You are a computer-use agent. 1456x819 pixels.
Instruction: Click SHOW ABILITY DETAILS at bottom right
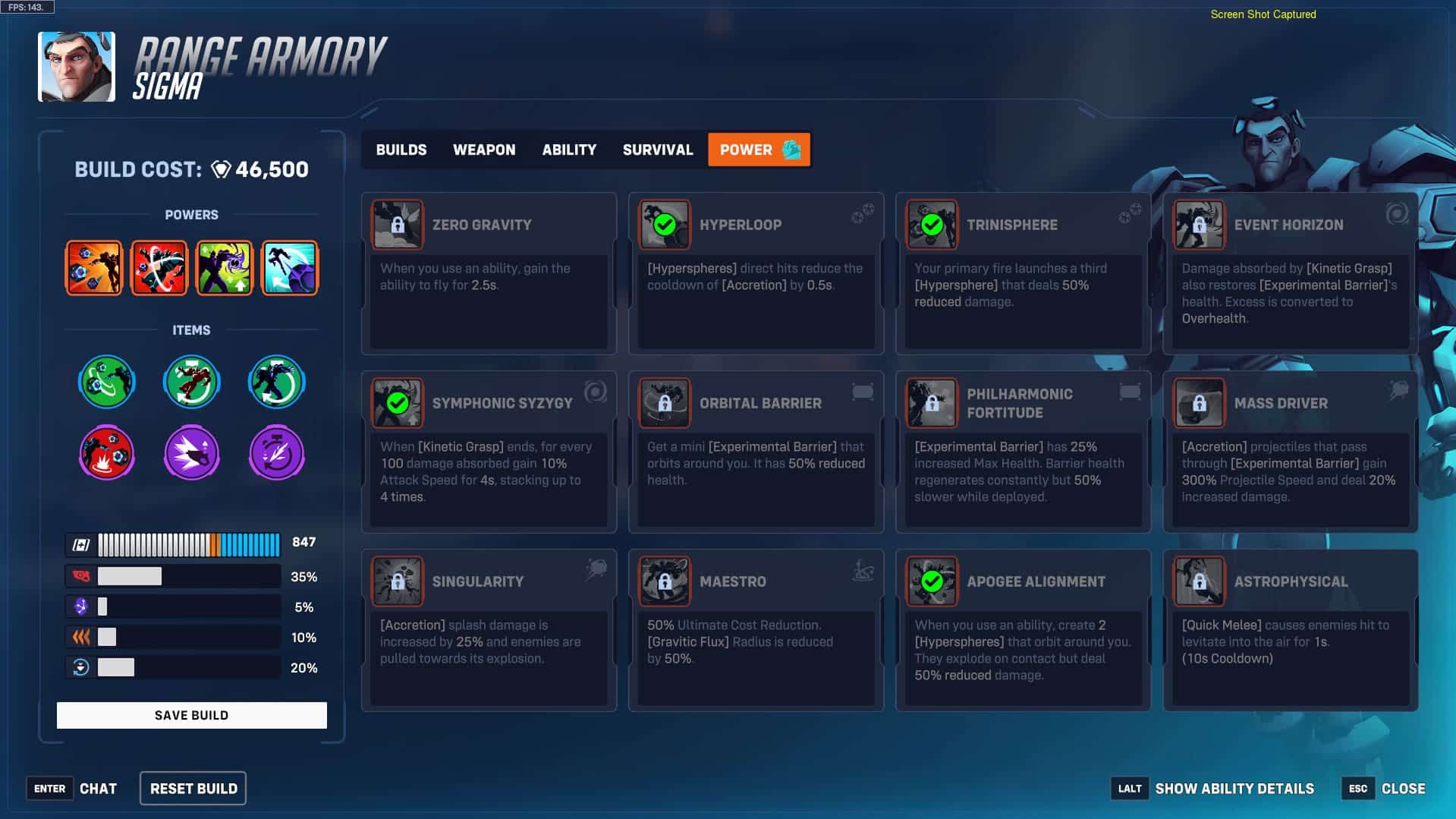tap(1234, 788)
